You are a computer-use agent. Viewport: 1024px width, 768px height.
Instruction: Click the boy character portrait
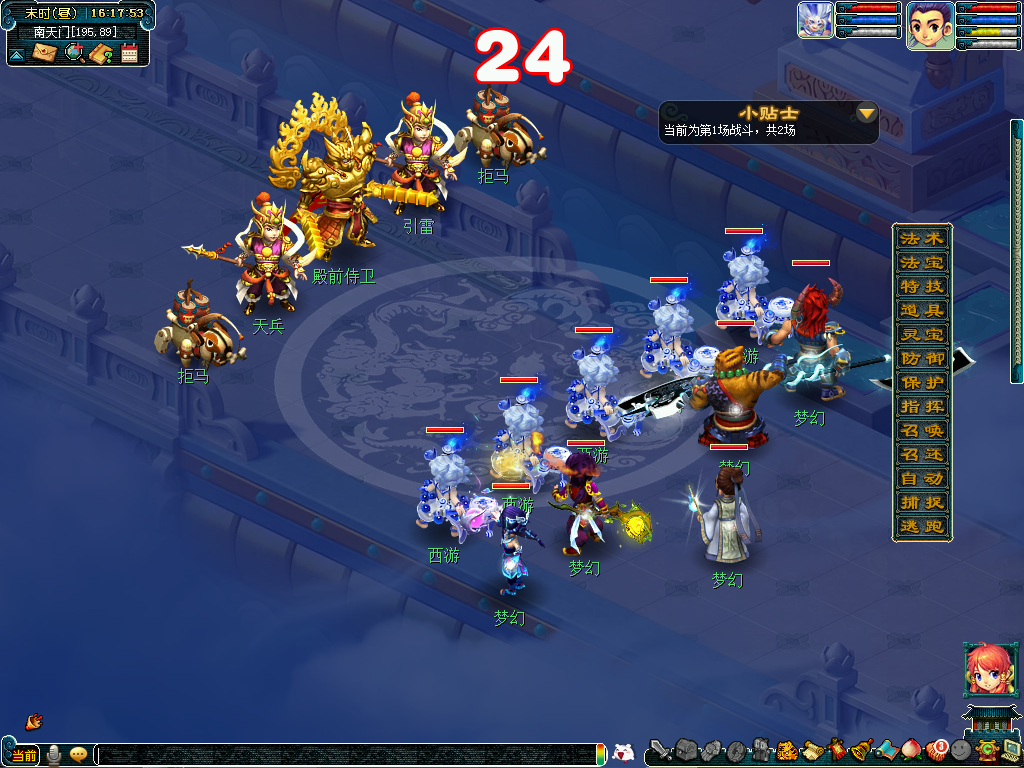click(929, 25)
